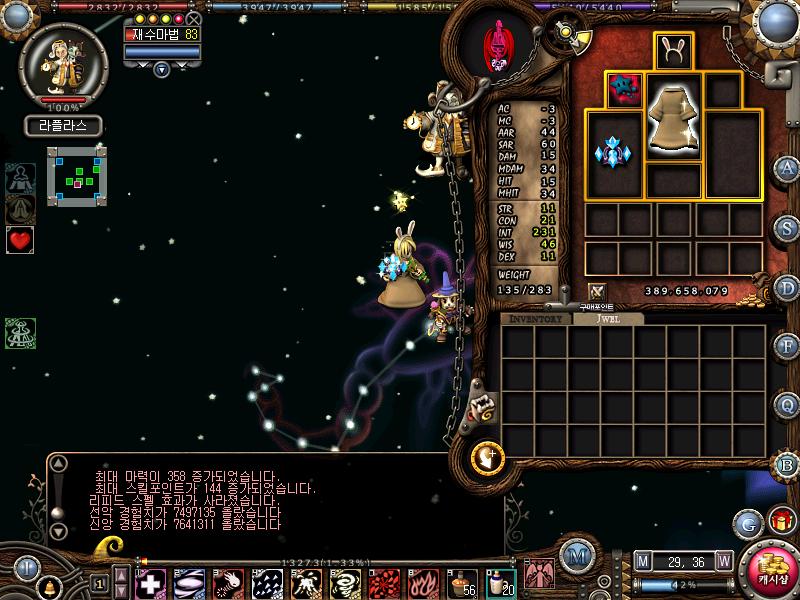Open the minimap
The image size is (800, 600).
[77, 177]
